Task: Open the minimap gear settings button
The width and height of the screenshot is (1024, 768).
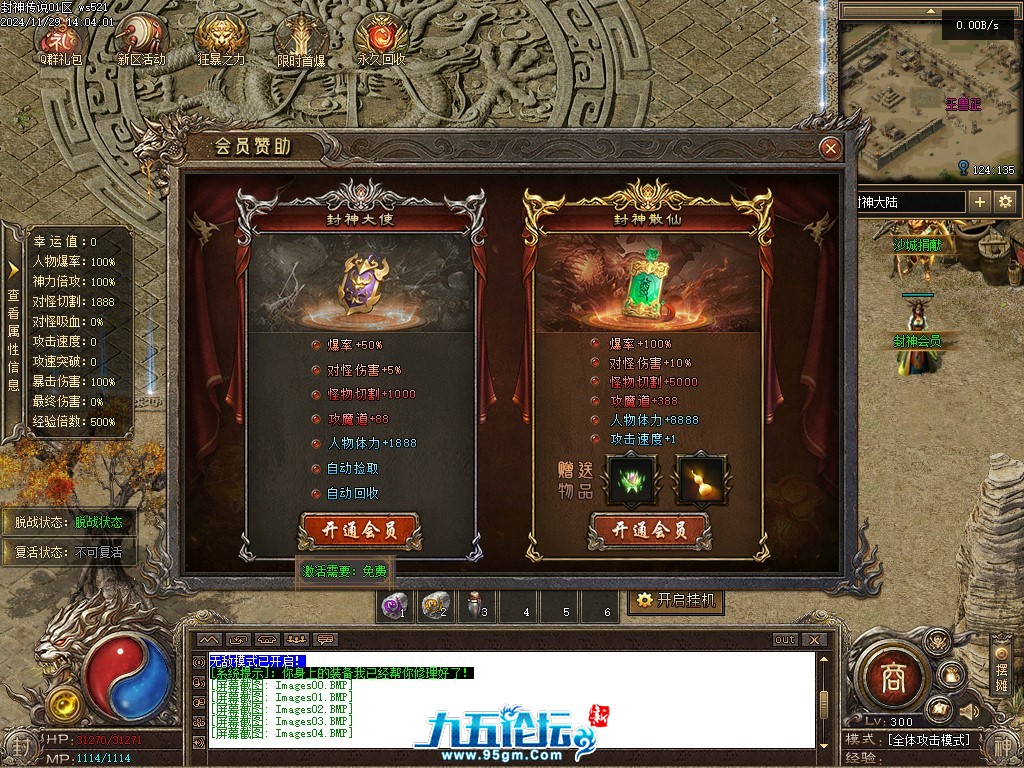Action: [x=1004, y=201]
